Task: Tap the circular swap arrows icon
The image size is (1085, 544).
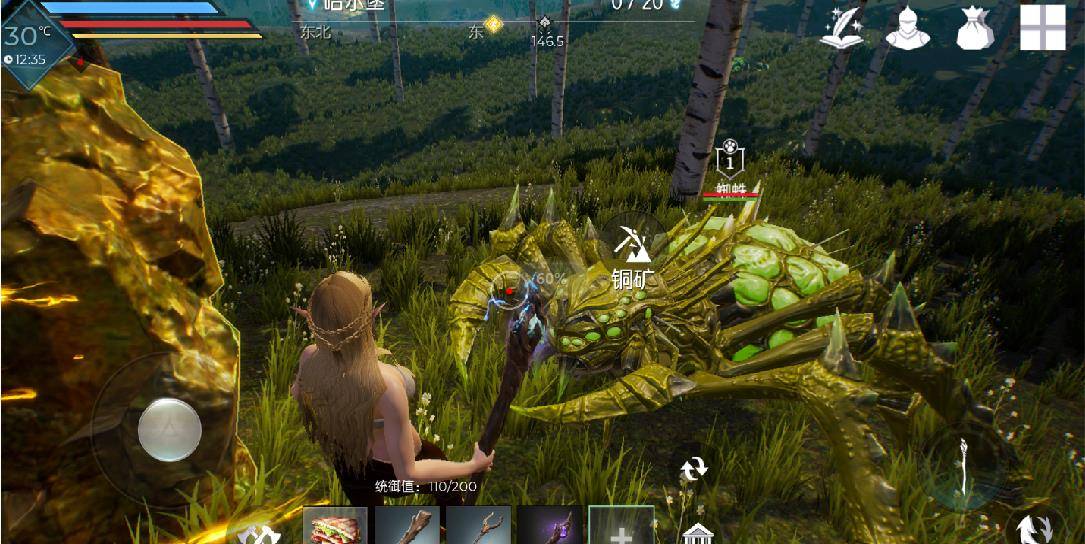Action: point(693,468)
